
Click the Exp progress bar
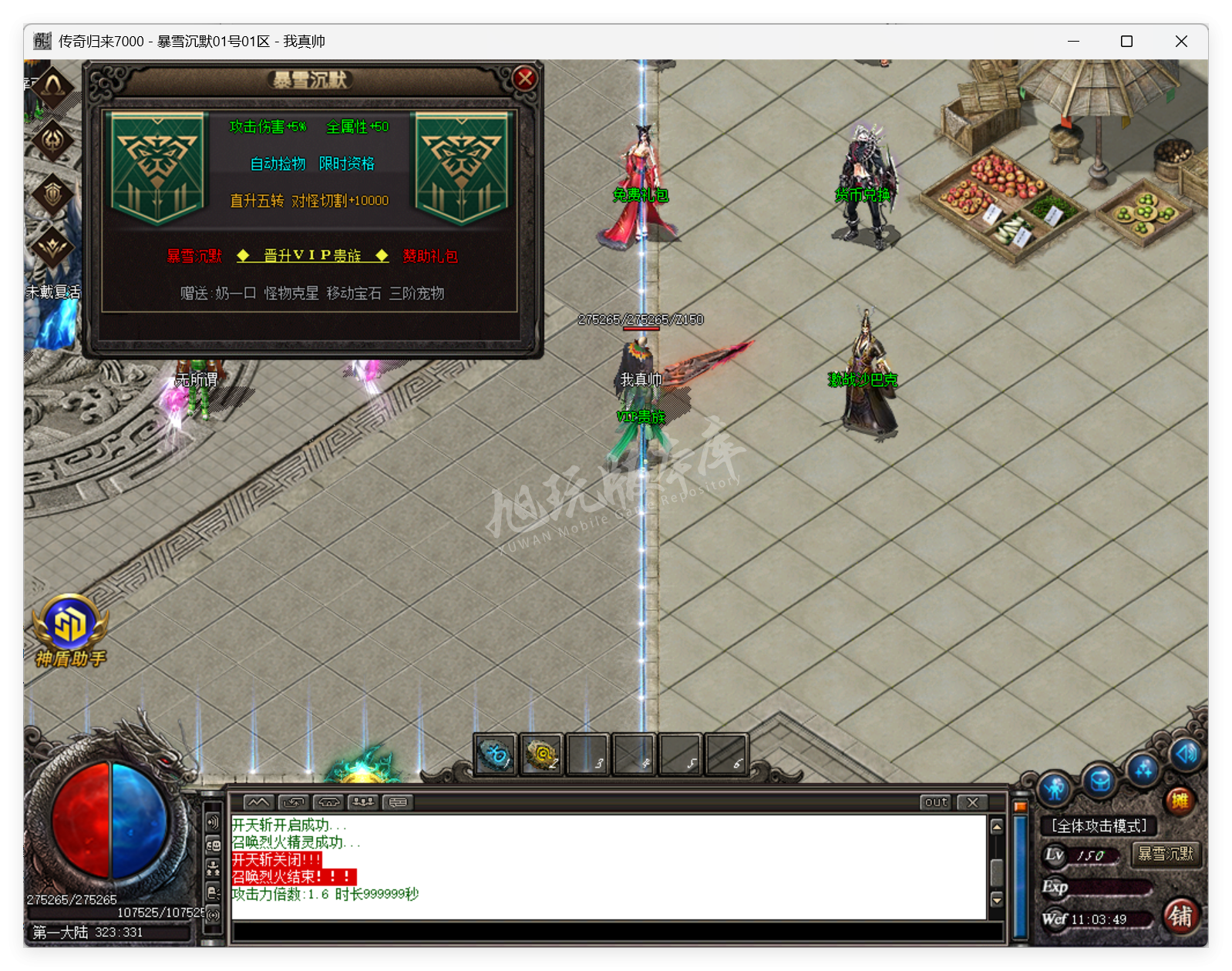(x=1110, y=886)
